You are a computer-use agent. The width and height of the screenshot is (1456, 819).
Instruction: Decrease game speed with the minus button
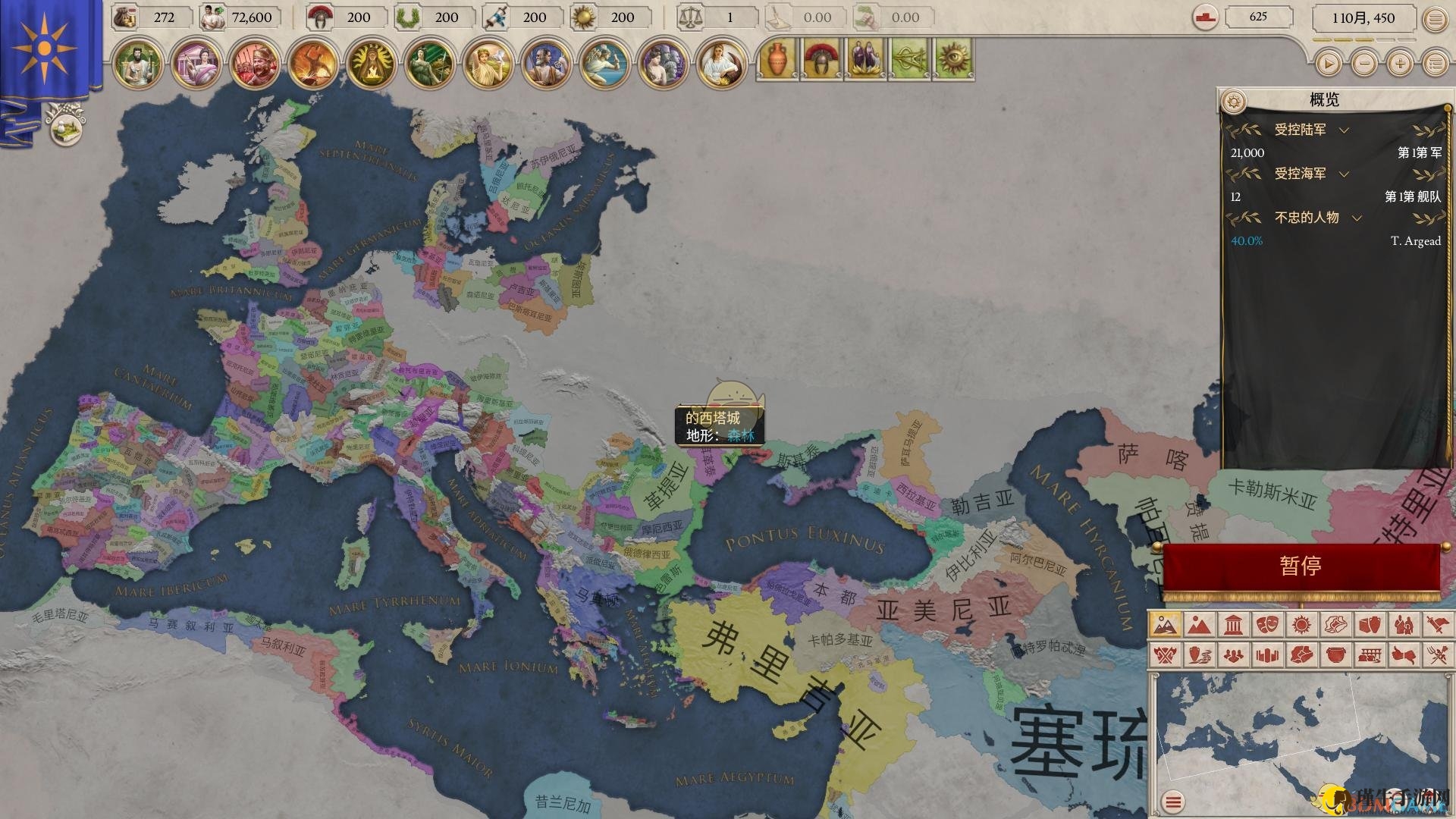[x=1364, y=64]
